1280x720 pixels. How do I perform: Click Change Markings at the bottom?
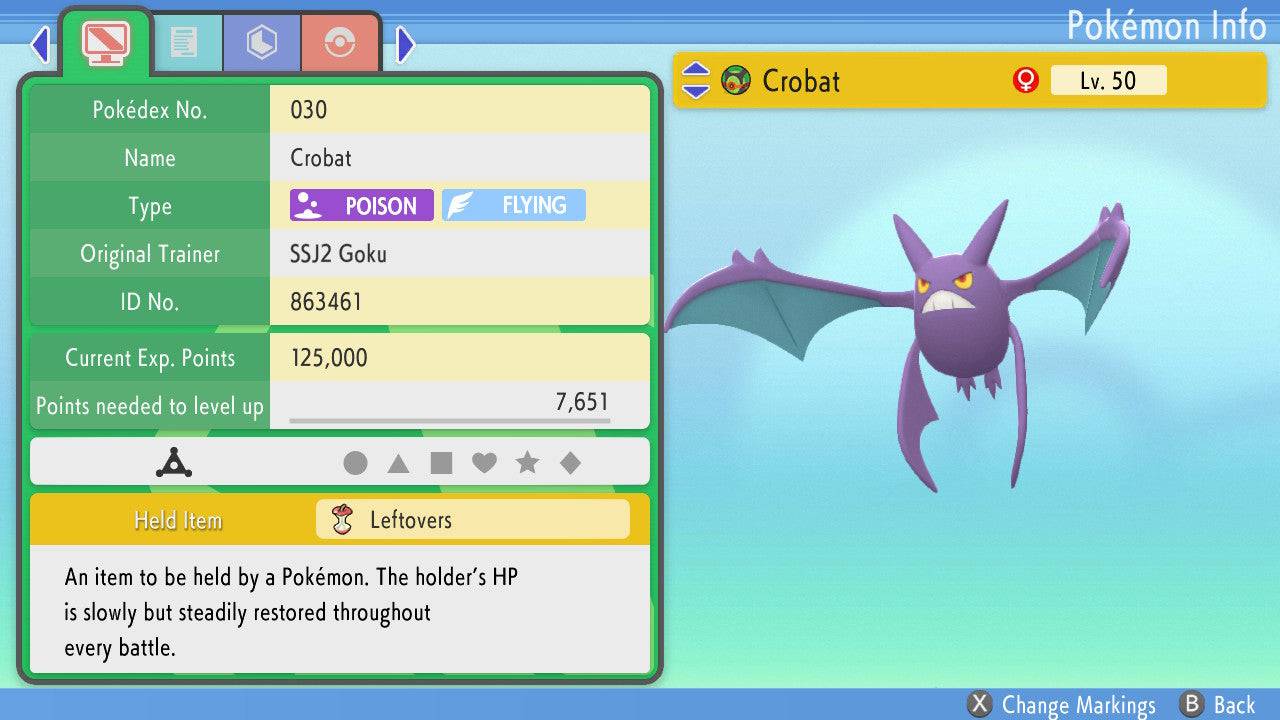pyautogui.click(x=1062, y=705)
